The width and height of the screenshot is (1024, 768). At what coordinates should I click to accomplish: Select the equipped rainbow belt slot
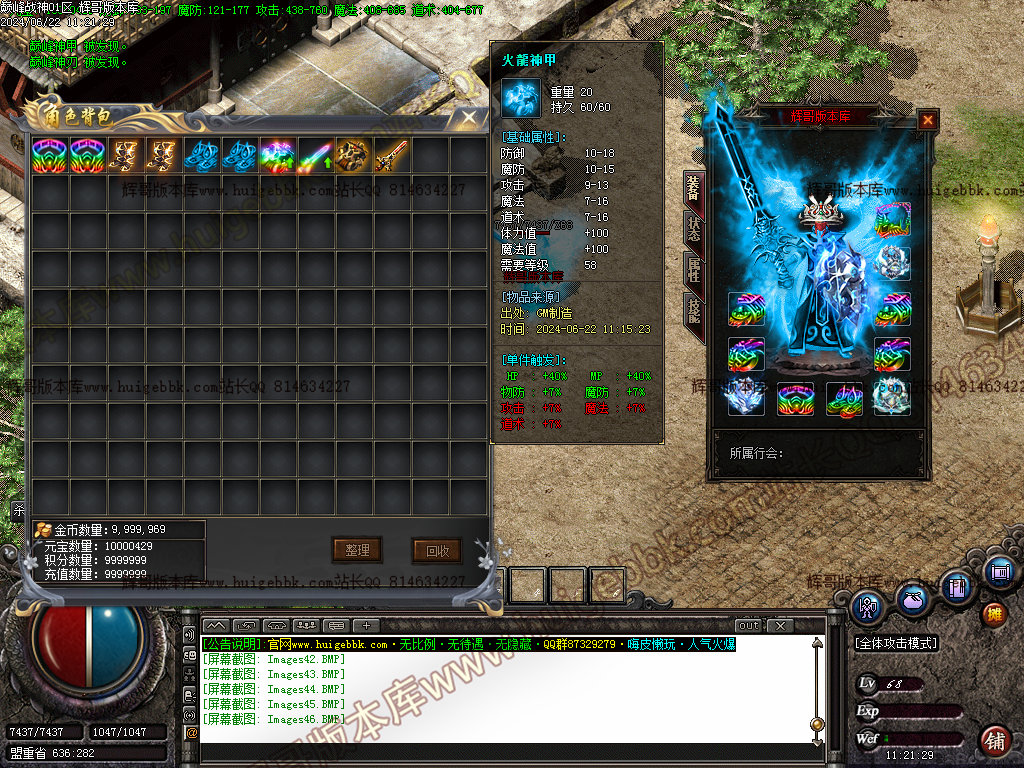[x=797, y=399]
